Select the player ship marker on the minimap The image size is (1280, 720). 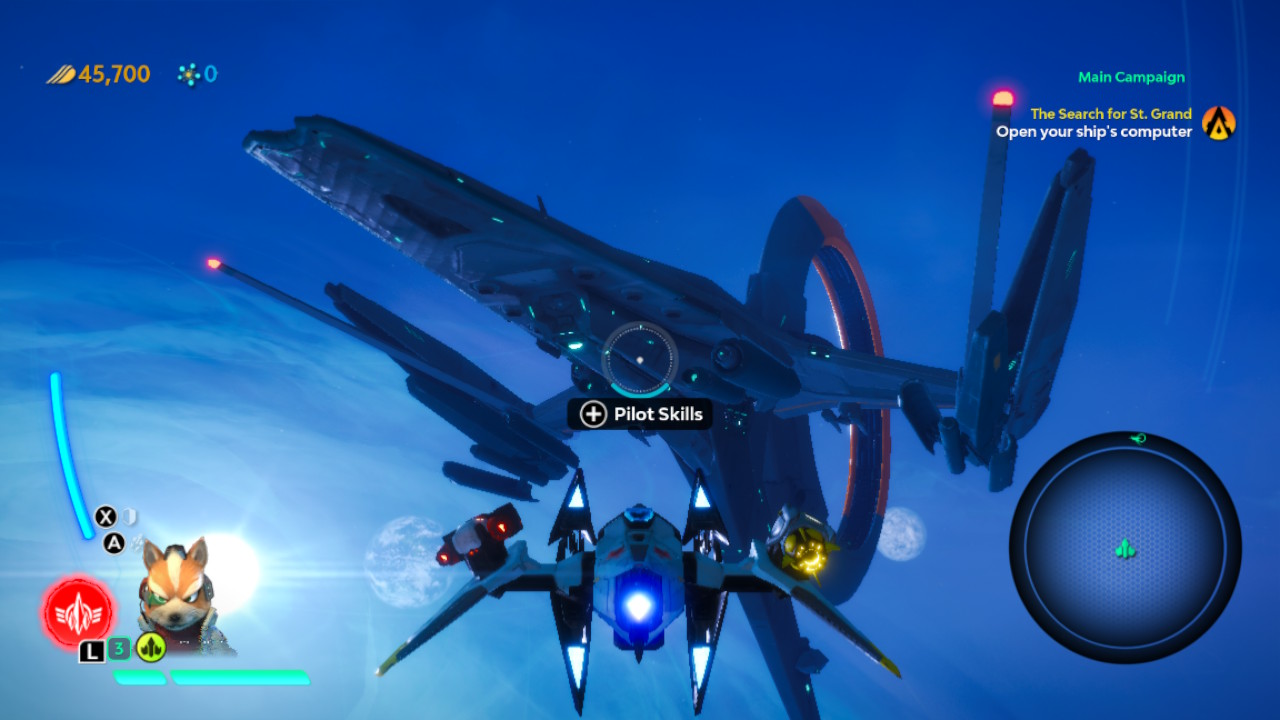(1125, 550)
